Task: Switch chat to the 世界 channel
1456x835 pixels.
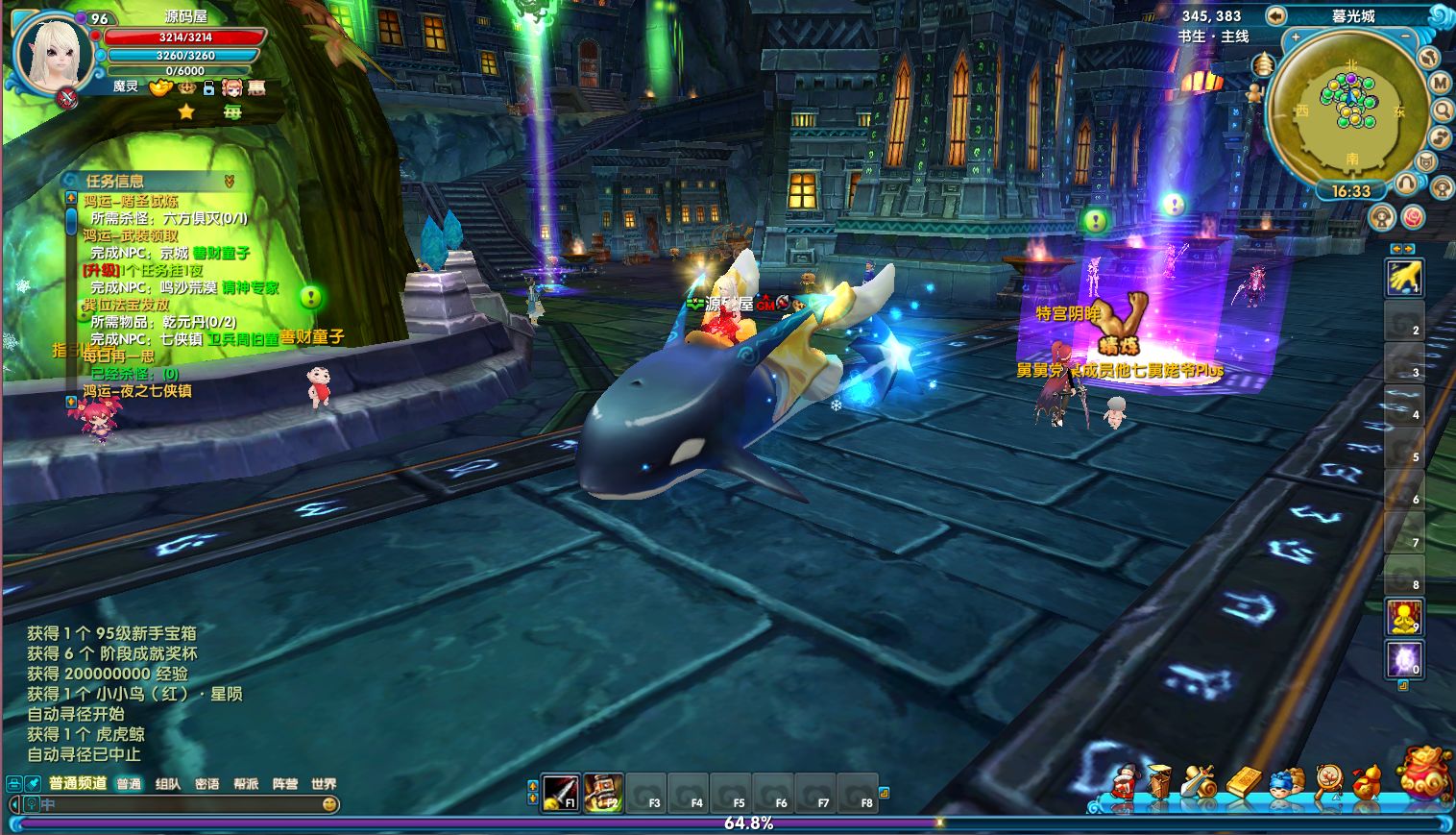Action: coord(324,784)
